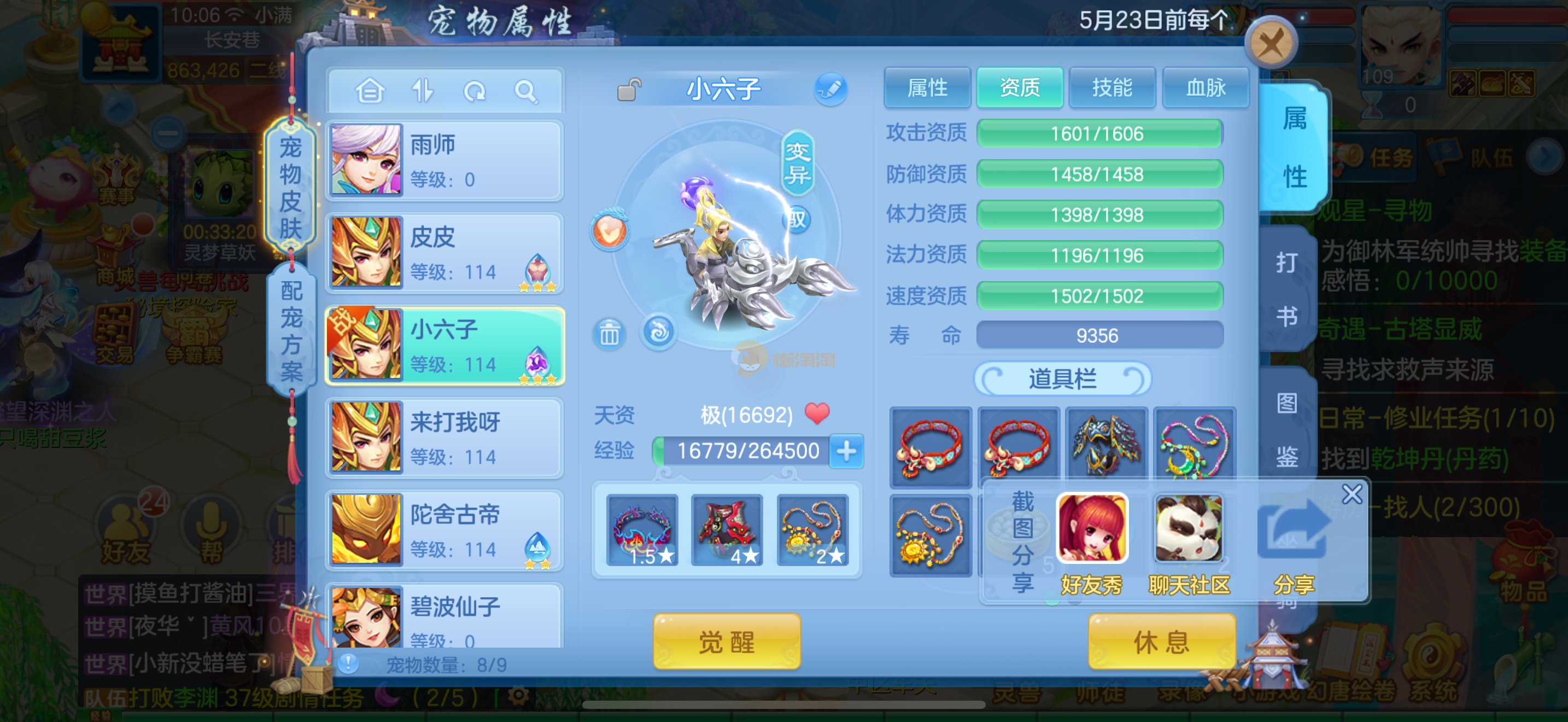1568x722 pixels.
Task: Search pets with the magnifier icon
Action: (526, 92)
